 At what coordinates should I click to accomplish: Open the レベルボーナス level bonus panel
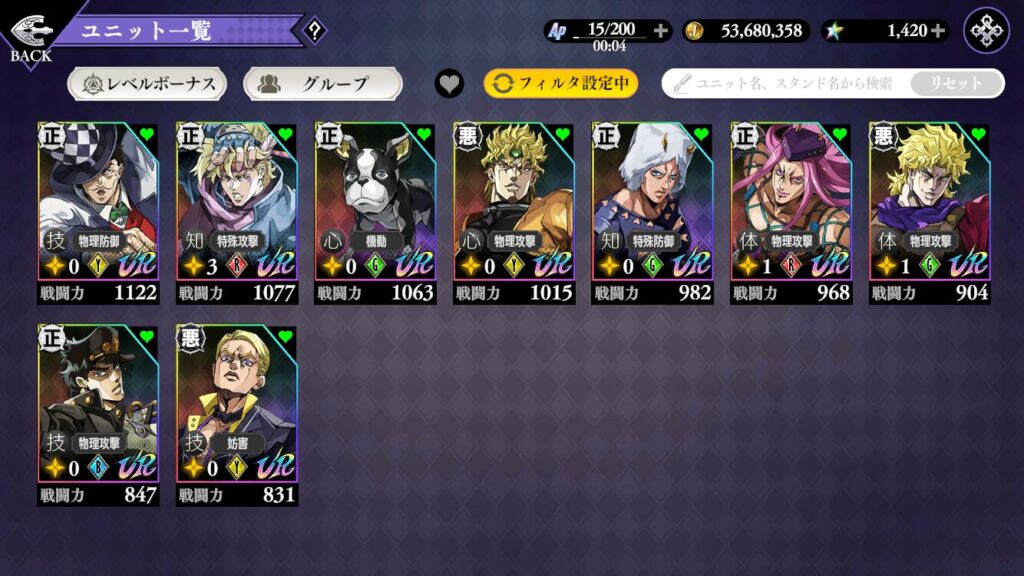pos(147,84)
